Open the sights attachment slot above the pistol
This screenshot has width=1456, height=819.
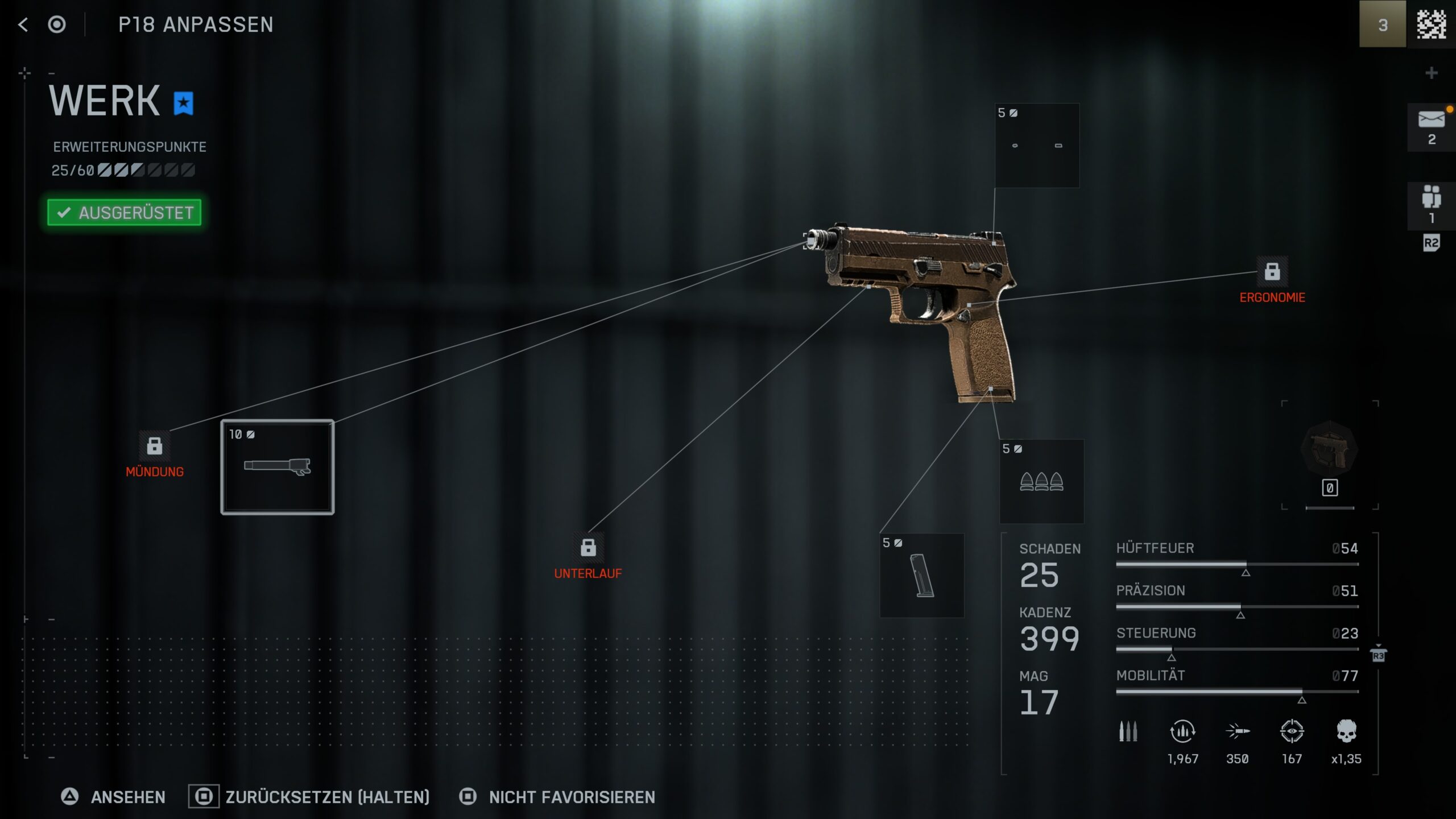click(x=1037, y=146)
